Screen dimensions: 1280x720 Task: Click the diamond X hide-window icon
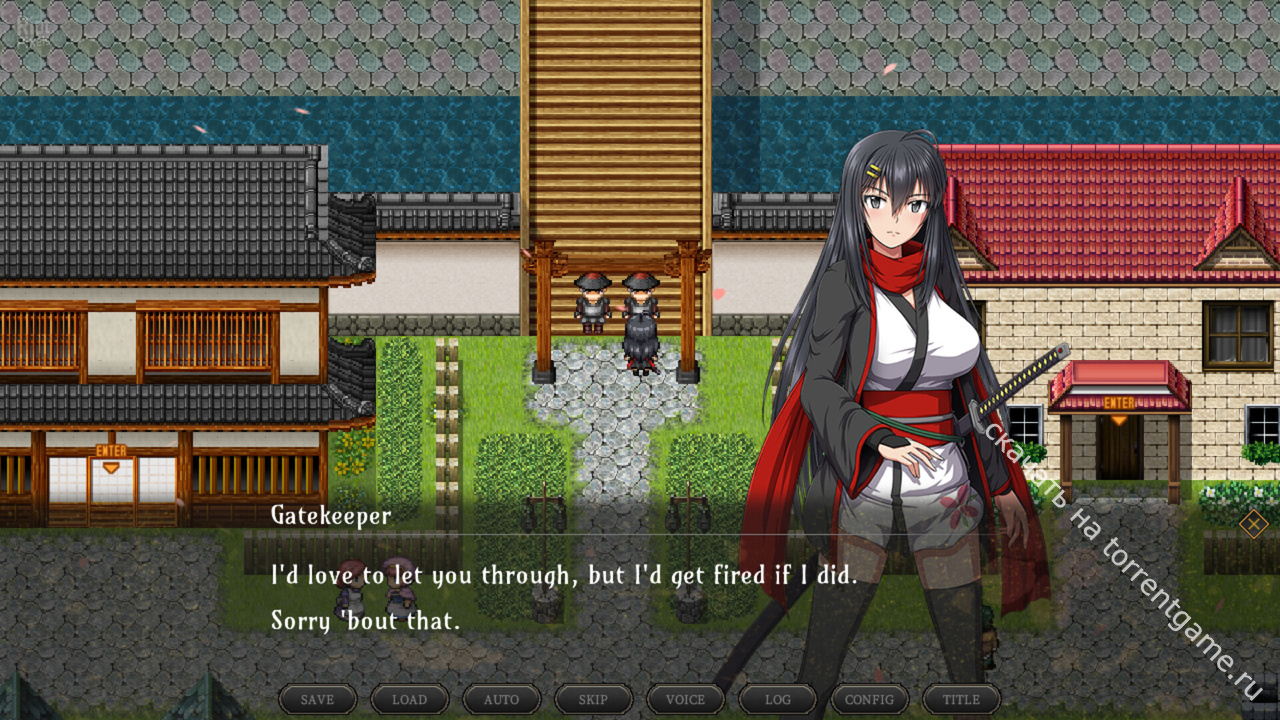pyautogui.click(x=1253, y=523)
